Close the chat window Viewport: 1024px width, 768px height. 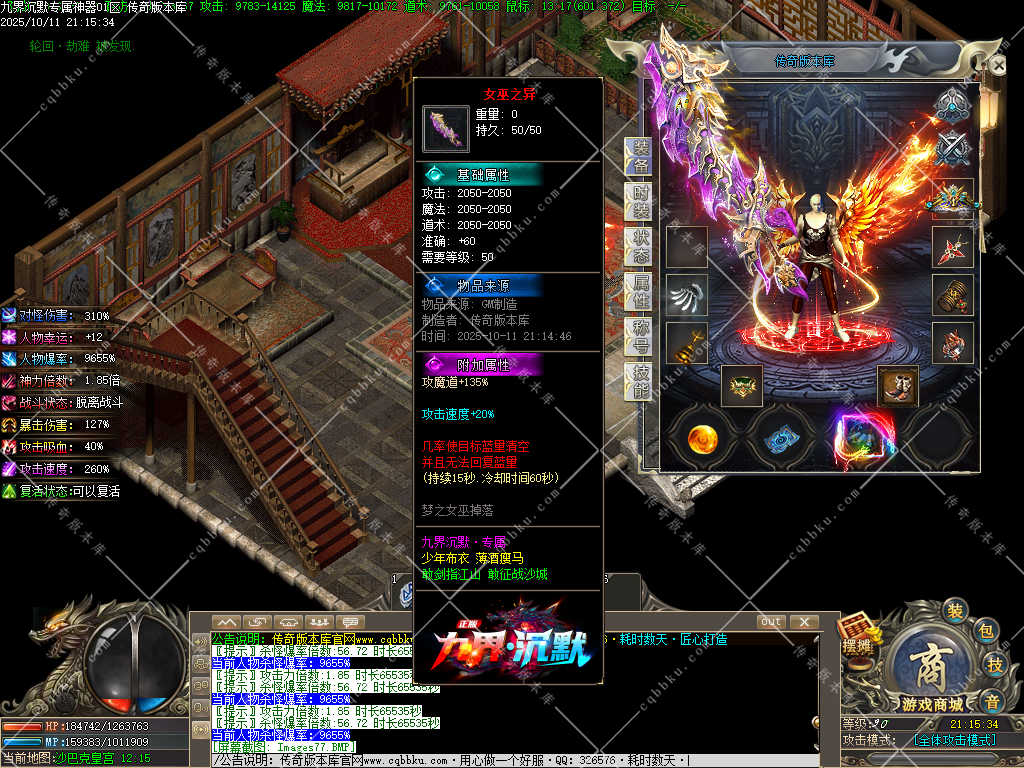click(x=803, y=622)
